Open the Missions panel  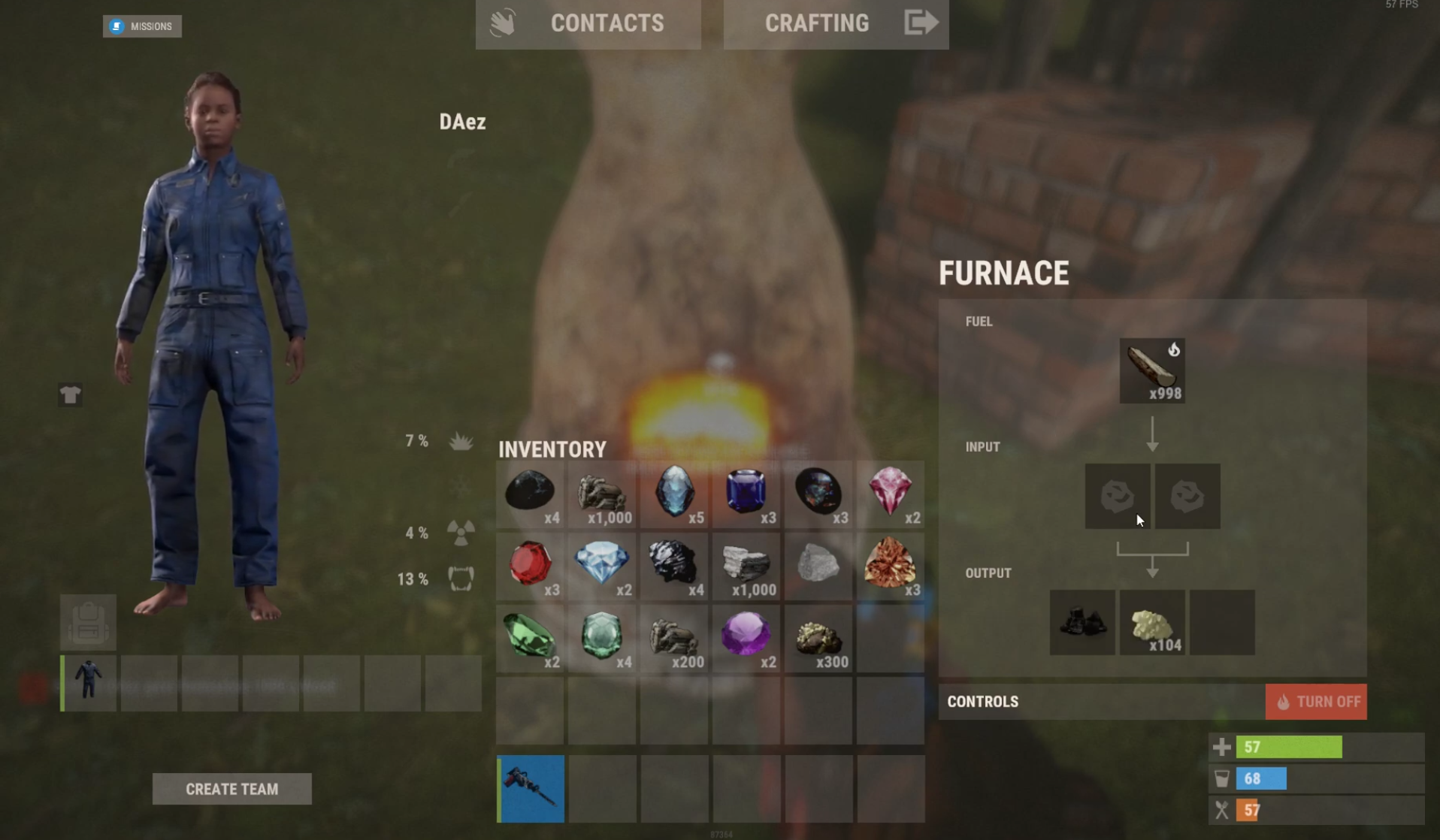click(x=142, y=26)
